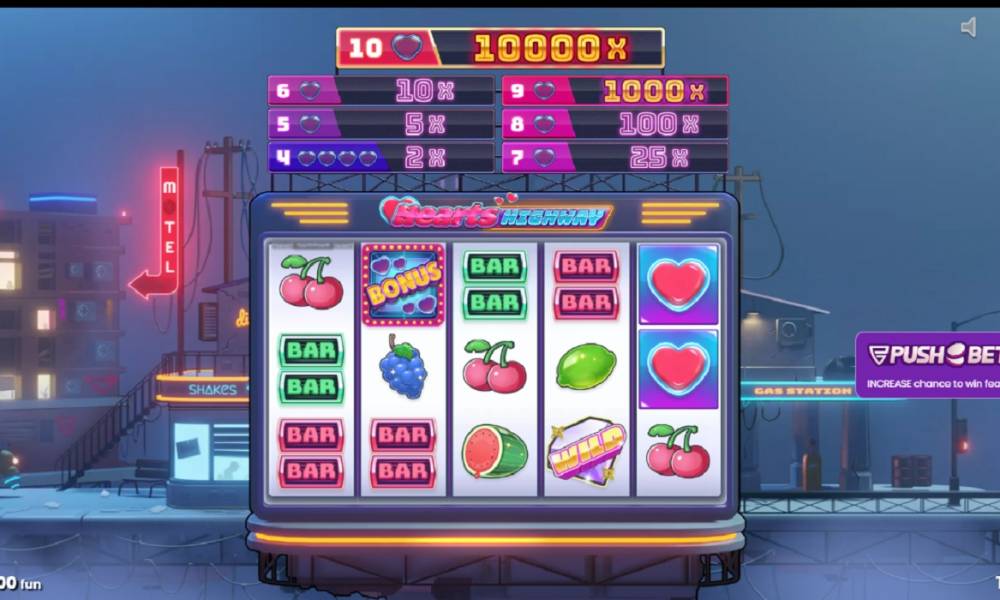Activate the Push Bet feature button
Viewport: 1000px width, 600px height.
pyautogui.click(x=928, y=364)
